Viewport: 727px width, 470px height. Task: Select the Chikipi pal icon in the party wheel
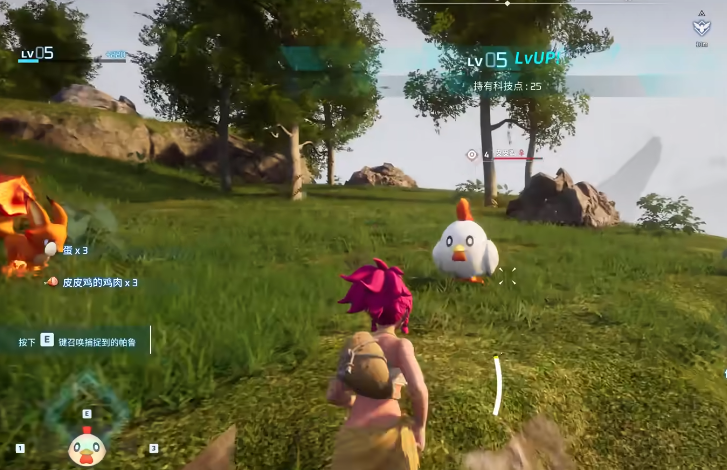point(86,448)
